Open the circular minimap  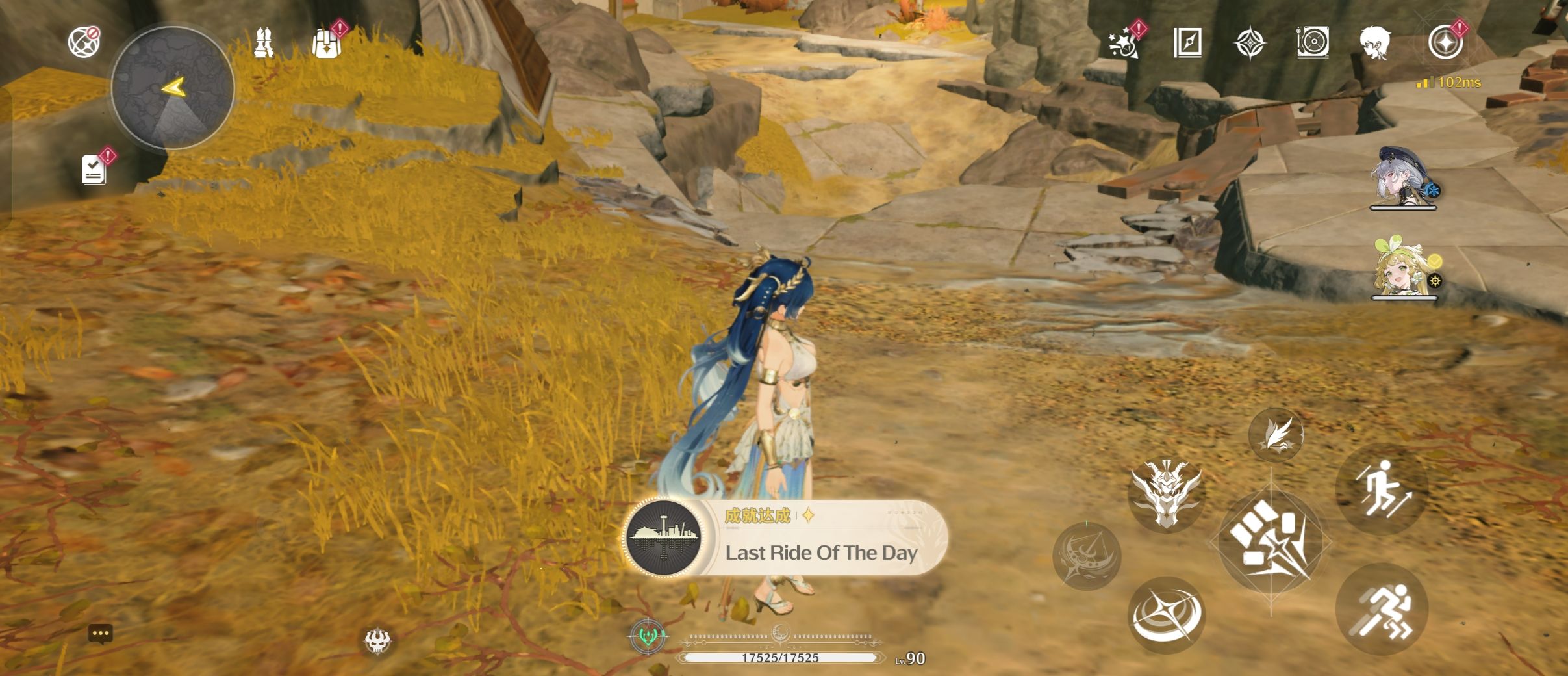coord(172,87)
